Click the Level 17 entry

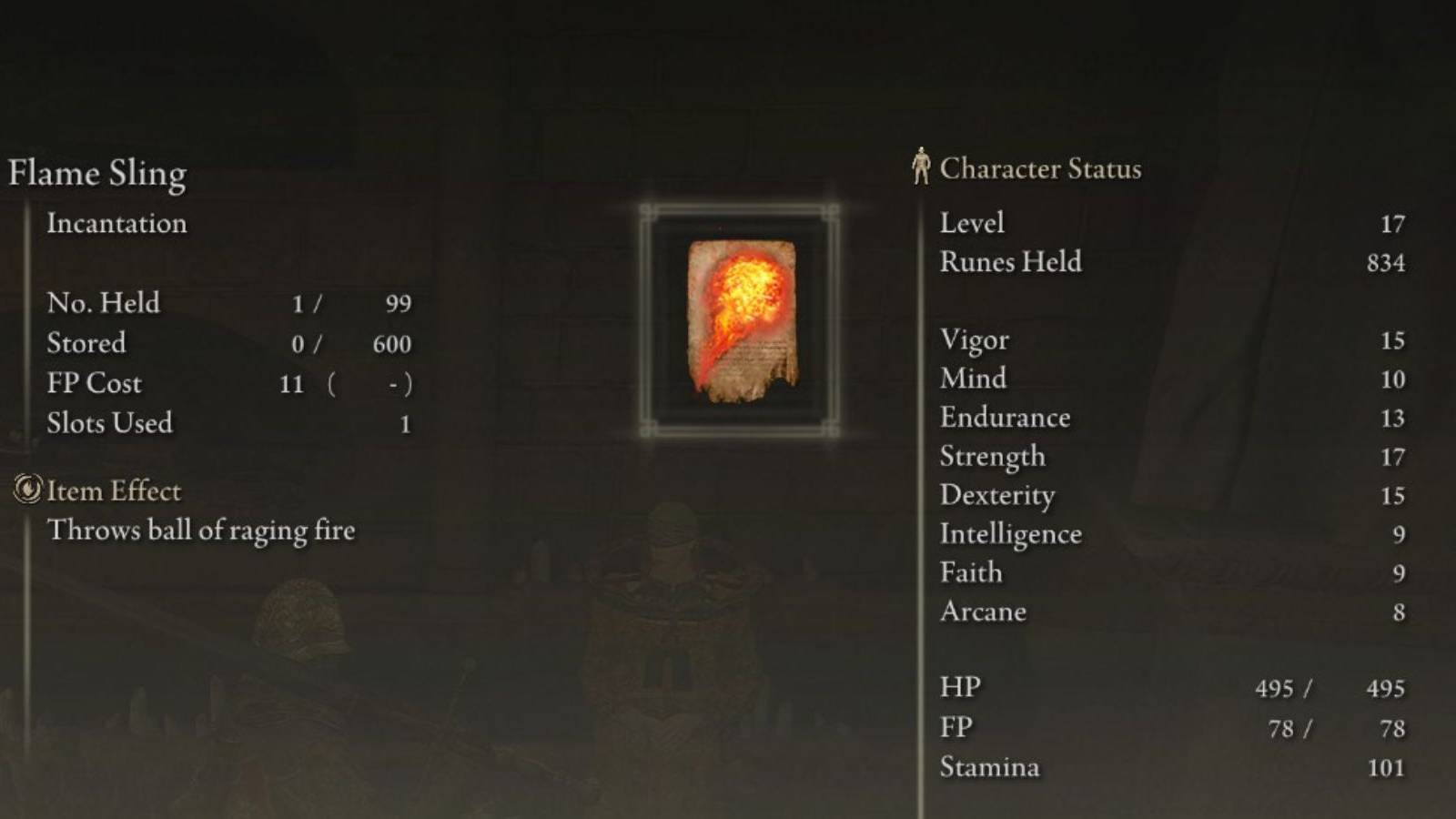pyautogui.click(x=971, y=223)
